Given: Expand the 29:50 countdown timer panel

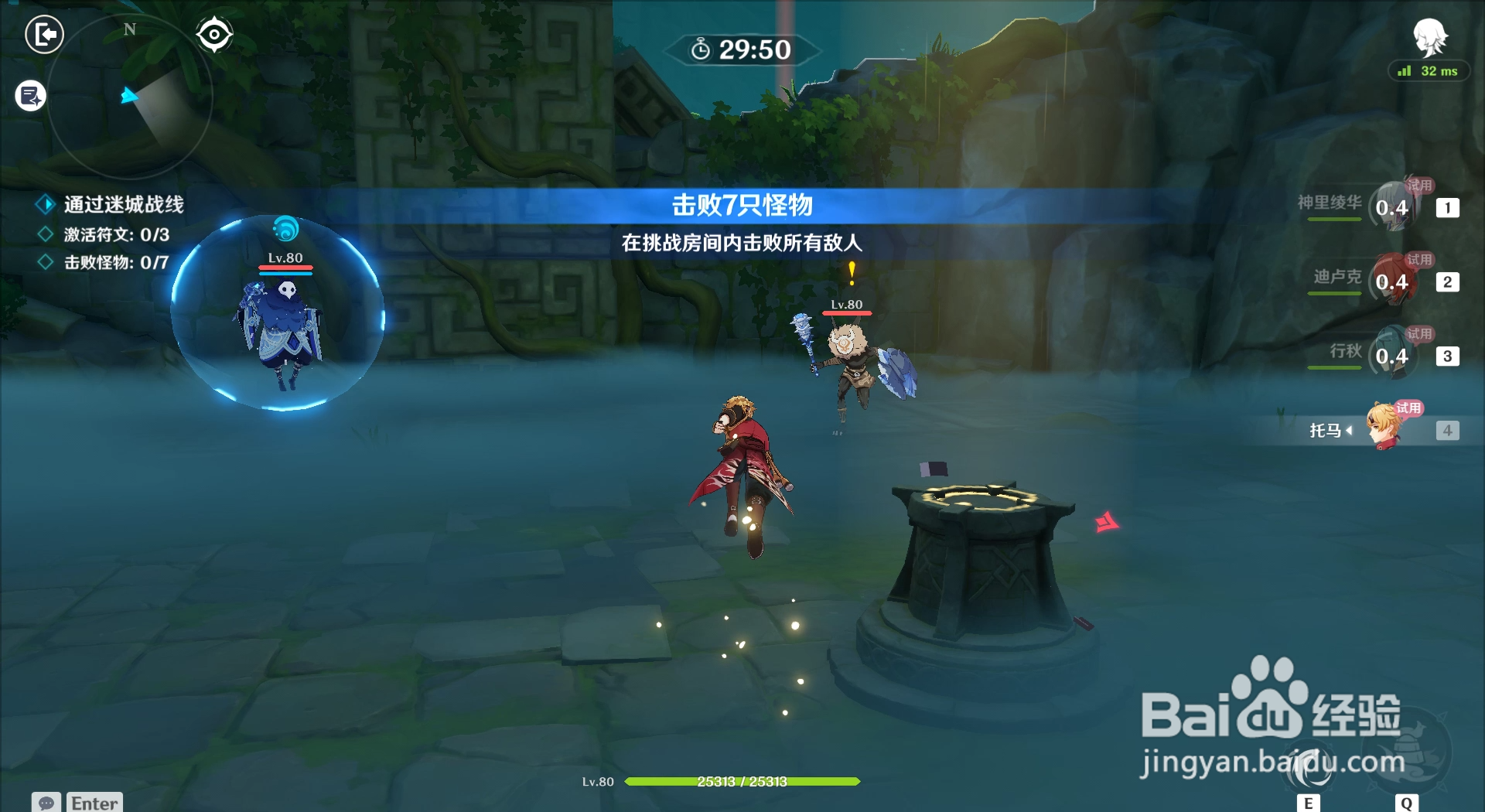Looking at the screenshot, I should click(x=742, y=49).
